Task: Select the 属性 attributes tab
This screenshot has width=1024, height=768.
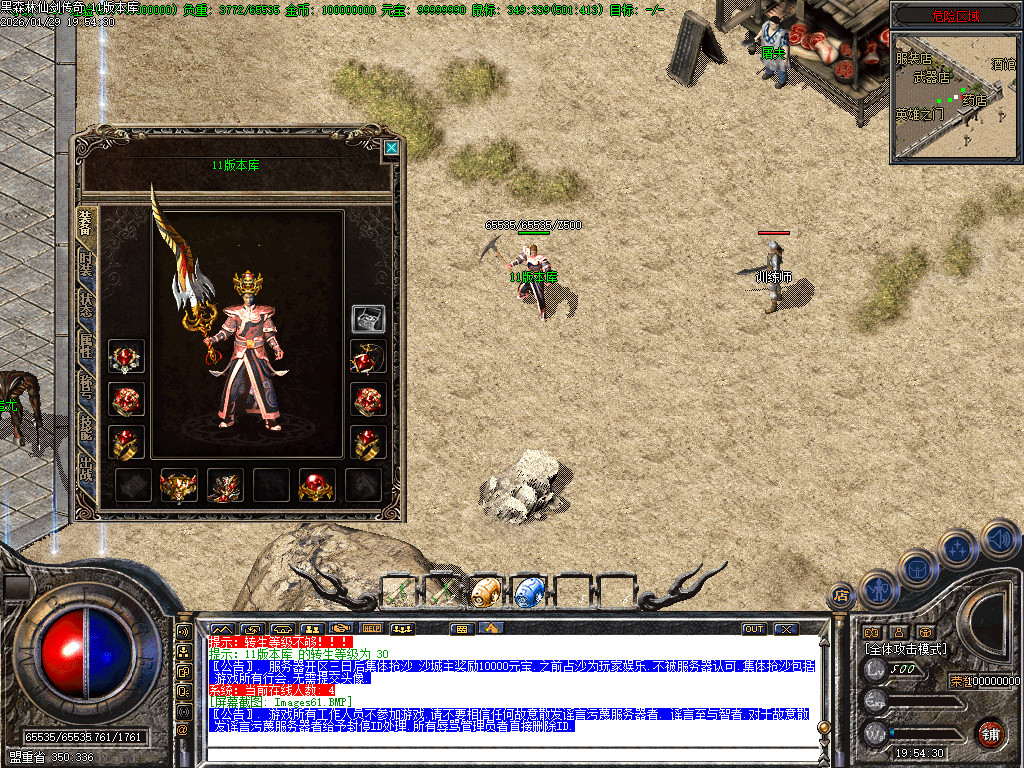Action: coord(87,346)
